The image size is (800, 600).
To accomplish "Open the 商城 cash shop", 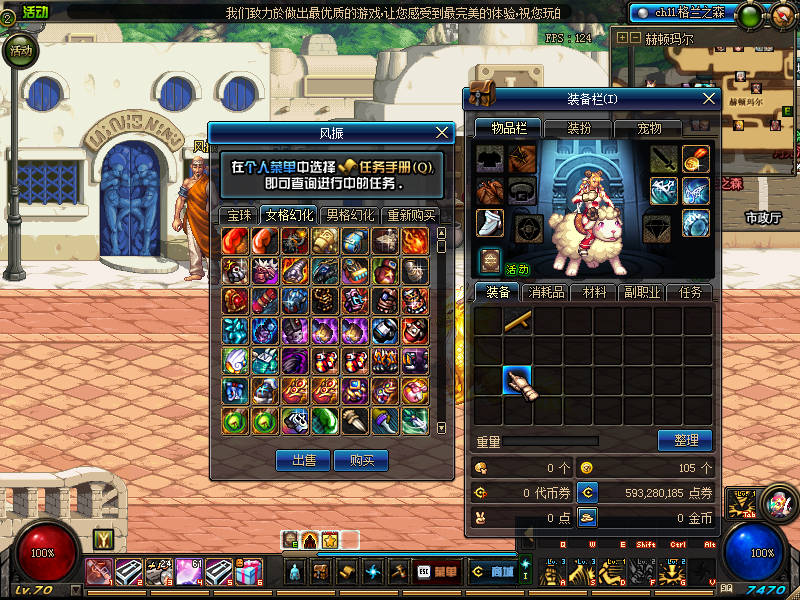I will [493, 572].
